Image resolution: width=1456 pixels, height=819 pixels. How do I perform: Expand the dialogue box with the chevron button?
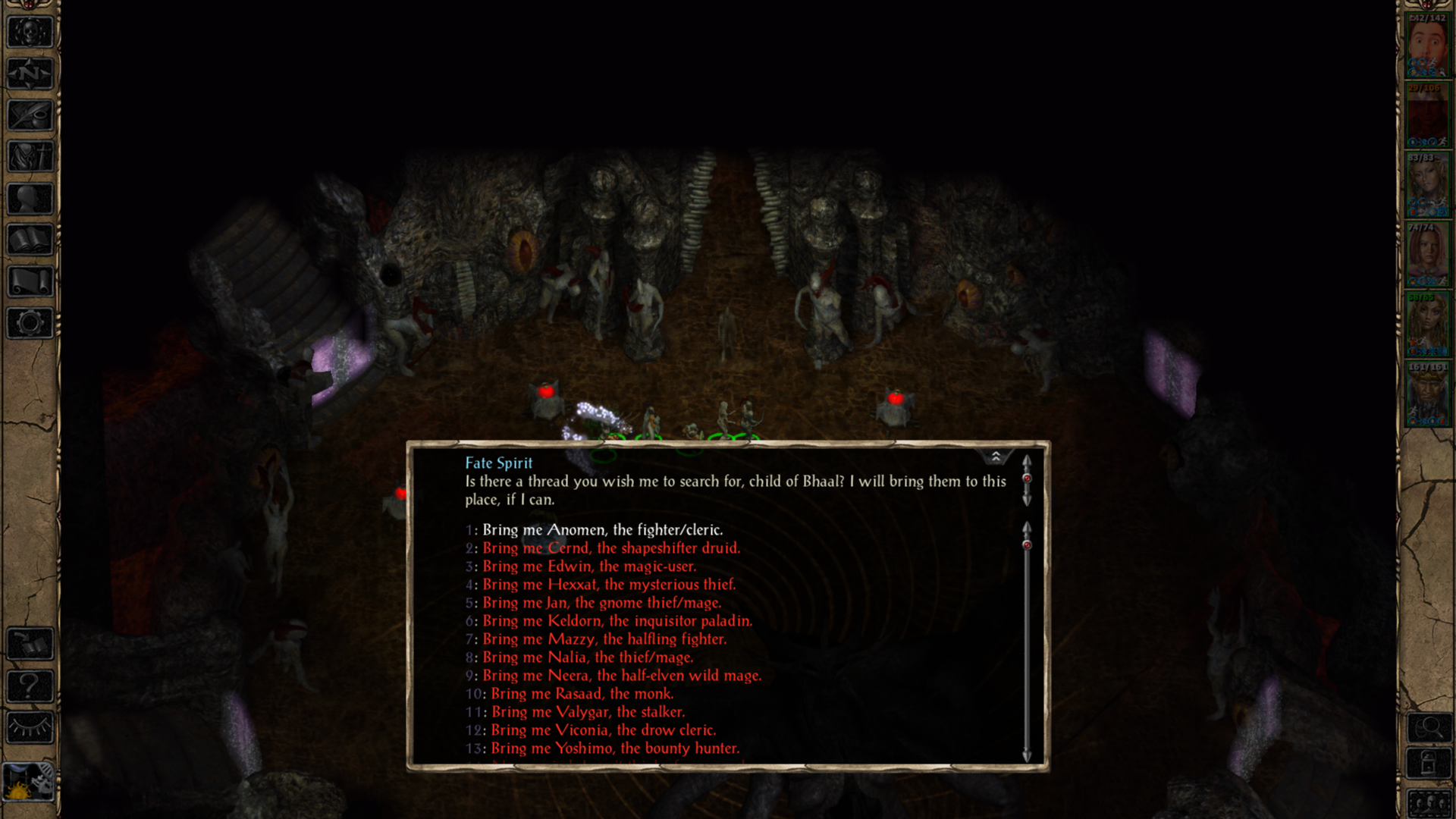coord(996,457)
